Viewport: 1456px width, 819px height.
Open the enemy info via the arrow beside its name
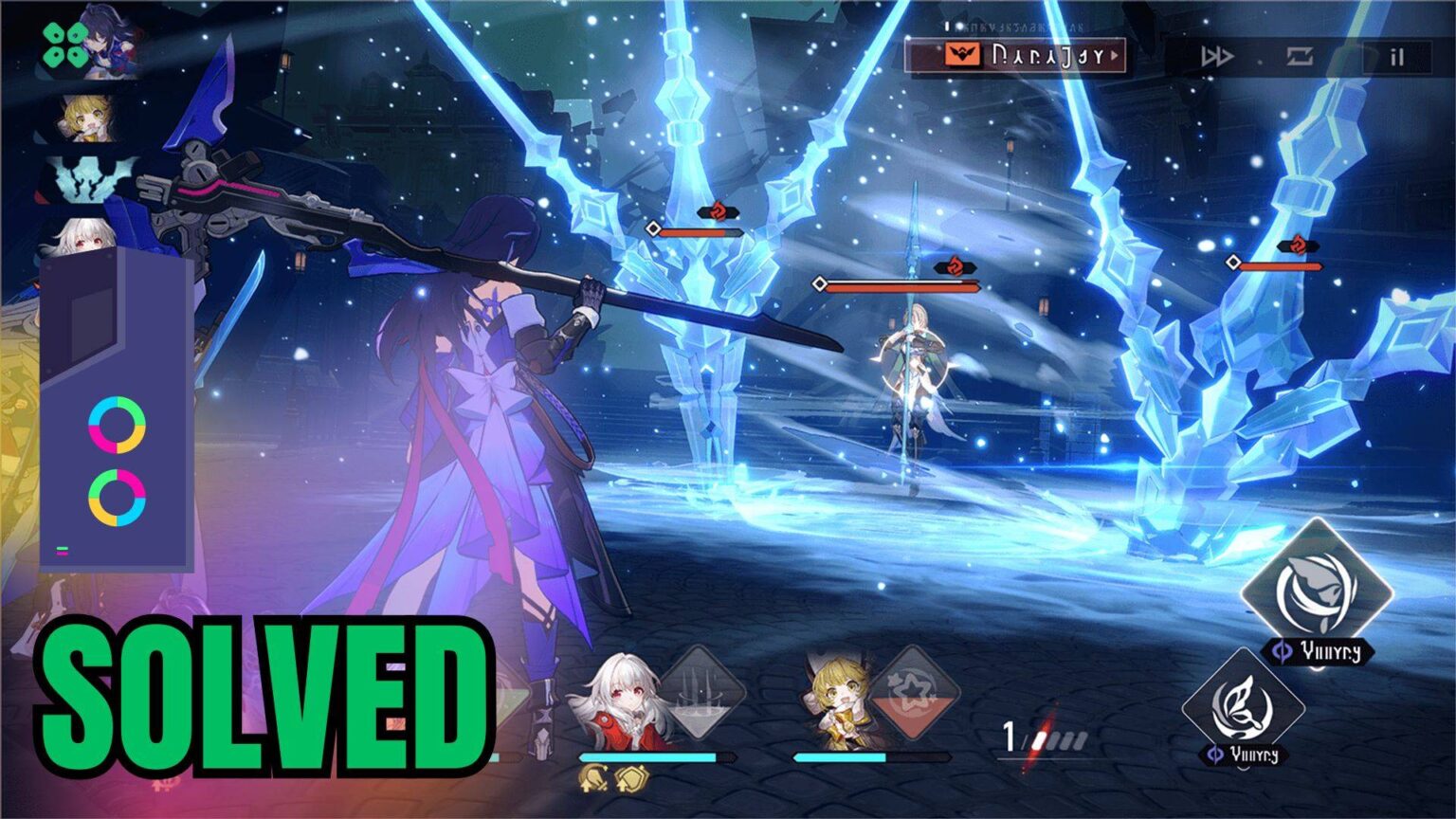(x=1115, y=55)
